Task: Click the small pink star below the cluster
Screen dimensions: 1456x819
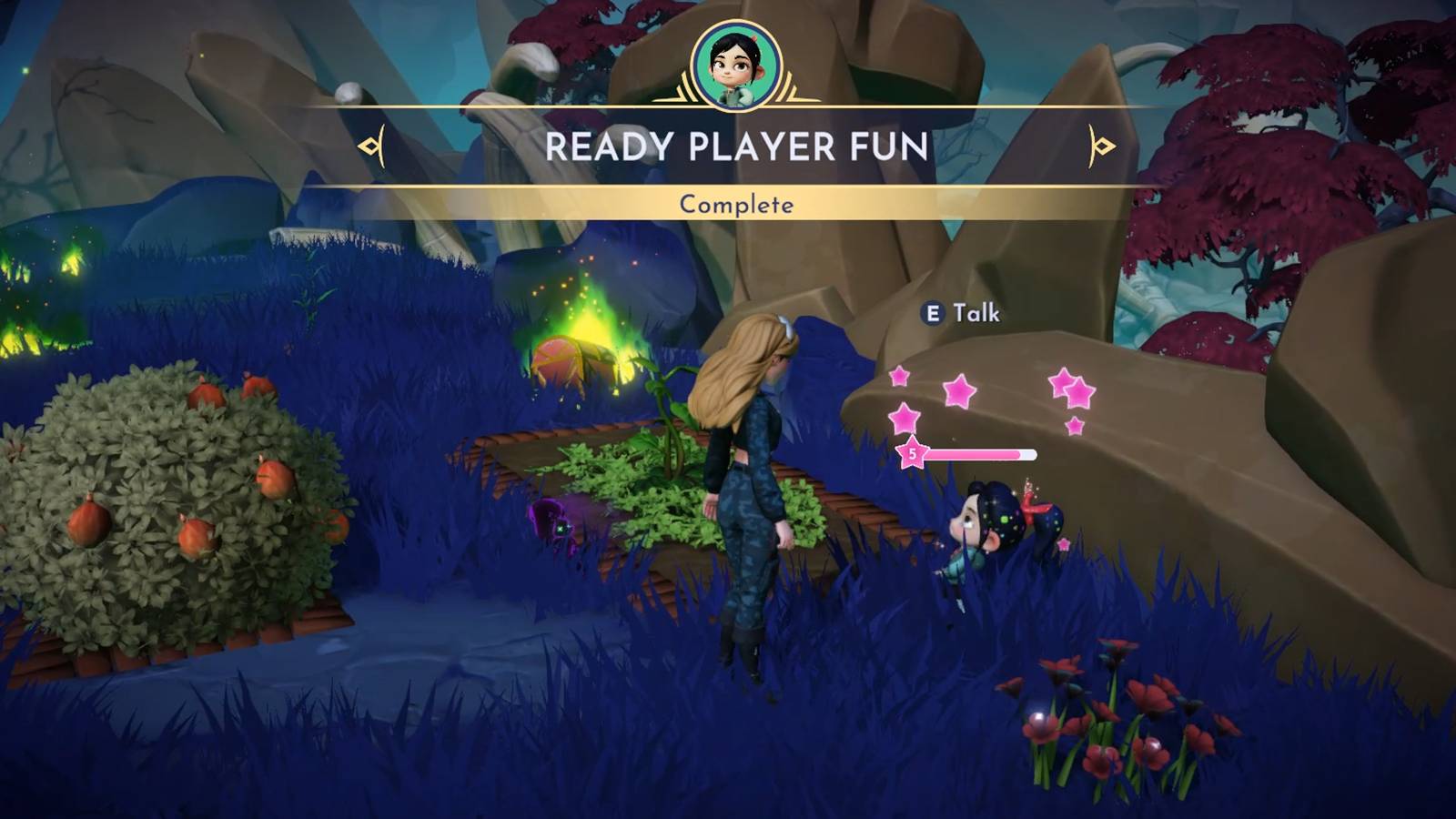Action: [1074, 424]
